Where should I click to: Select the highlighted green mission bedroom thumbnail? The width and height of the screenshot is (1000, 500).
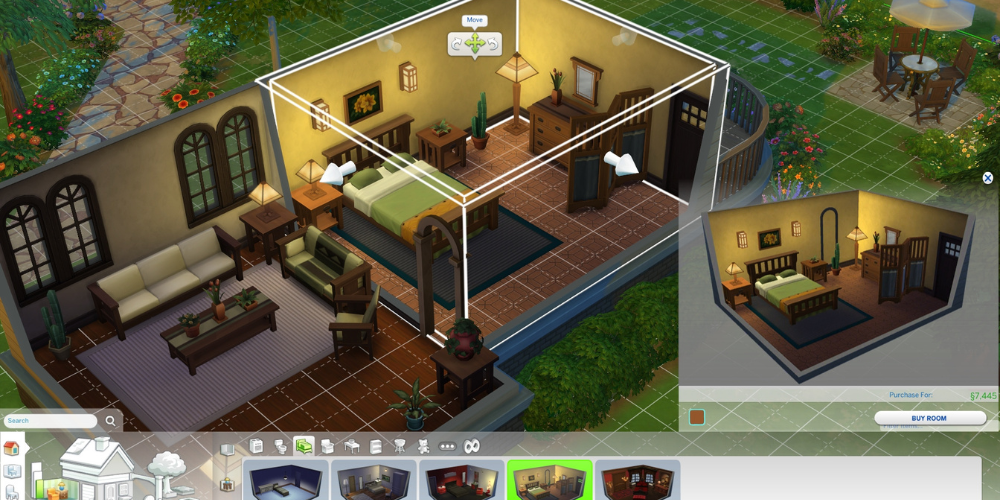coord(549,480)
